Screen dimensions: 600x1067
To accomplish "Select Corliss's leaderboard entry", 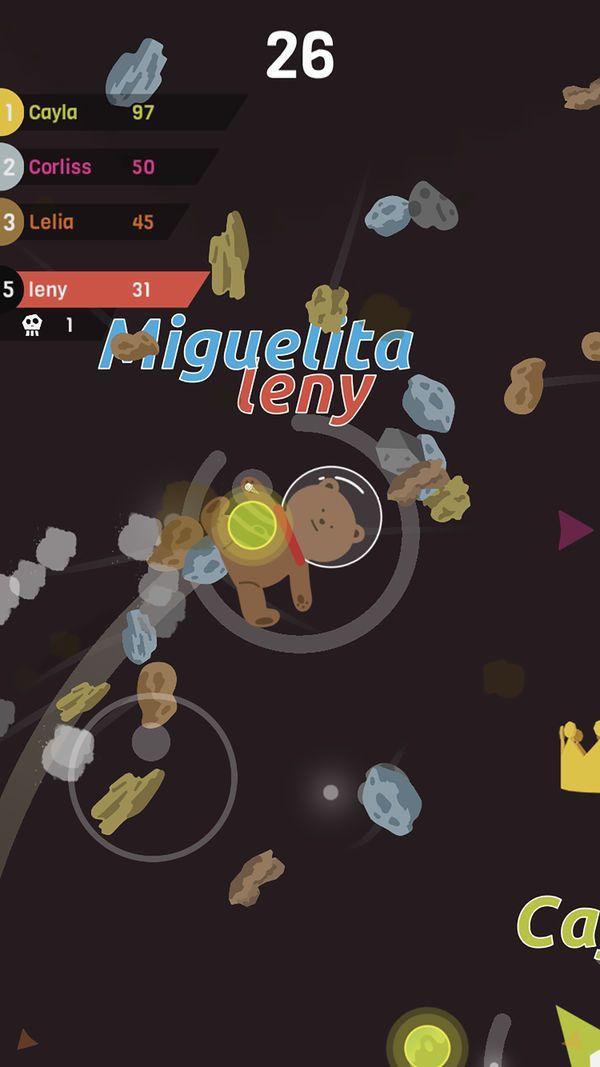I will (x=100, y=167).
